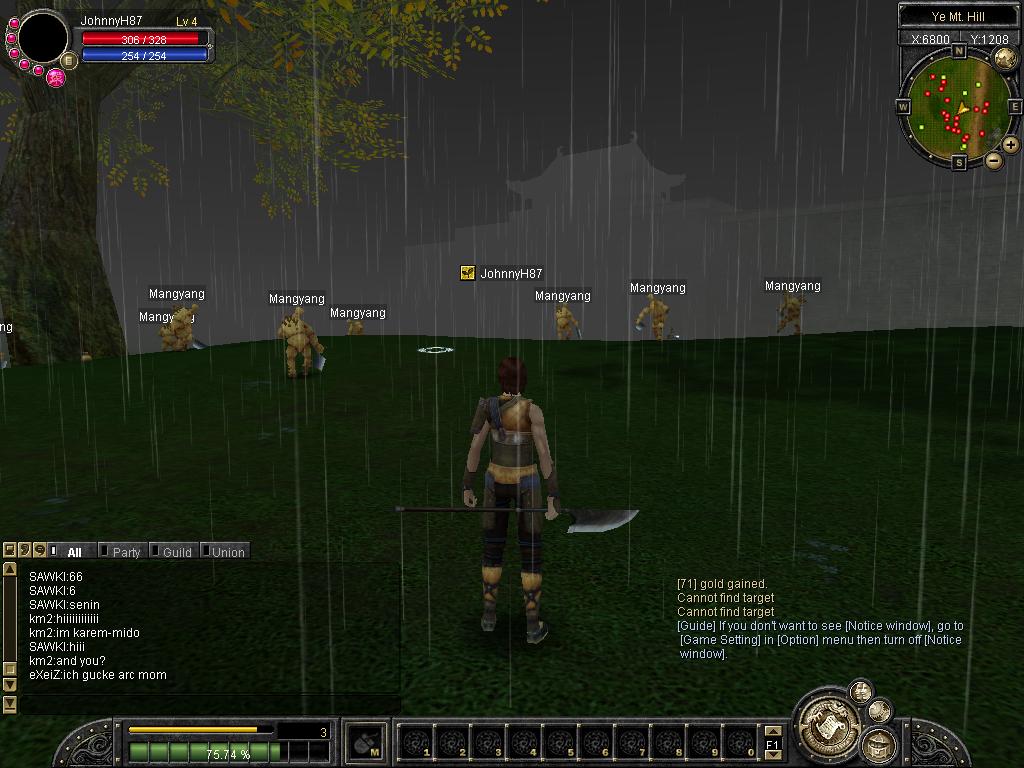Select the Guild chat tab
This screenshot has height=768, width=1024.
tap(177, 552)
